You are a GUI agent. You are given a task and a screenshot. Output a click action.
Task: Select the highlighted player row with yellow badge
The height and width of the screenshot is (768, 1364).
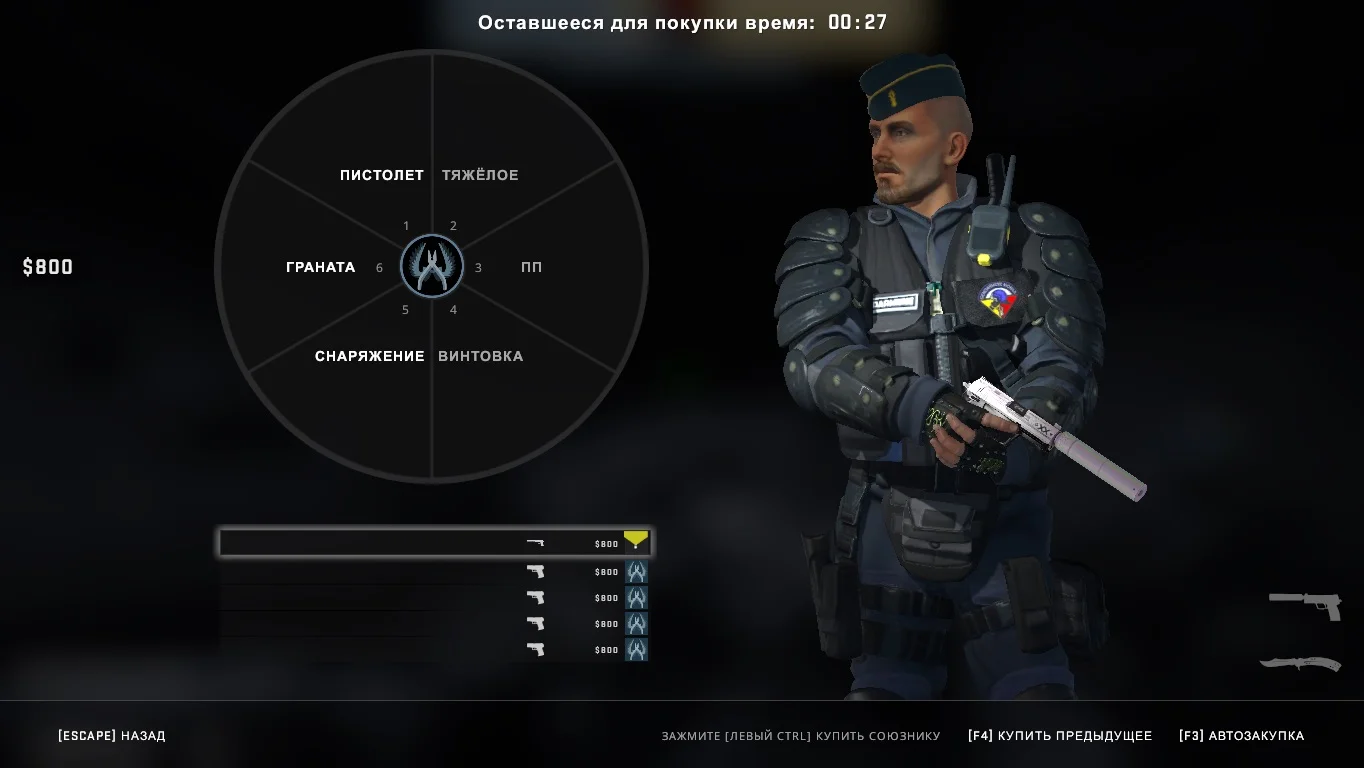(x=435, y=543)
